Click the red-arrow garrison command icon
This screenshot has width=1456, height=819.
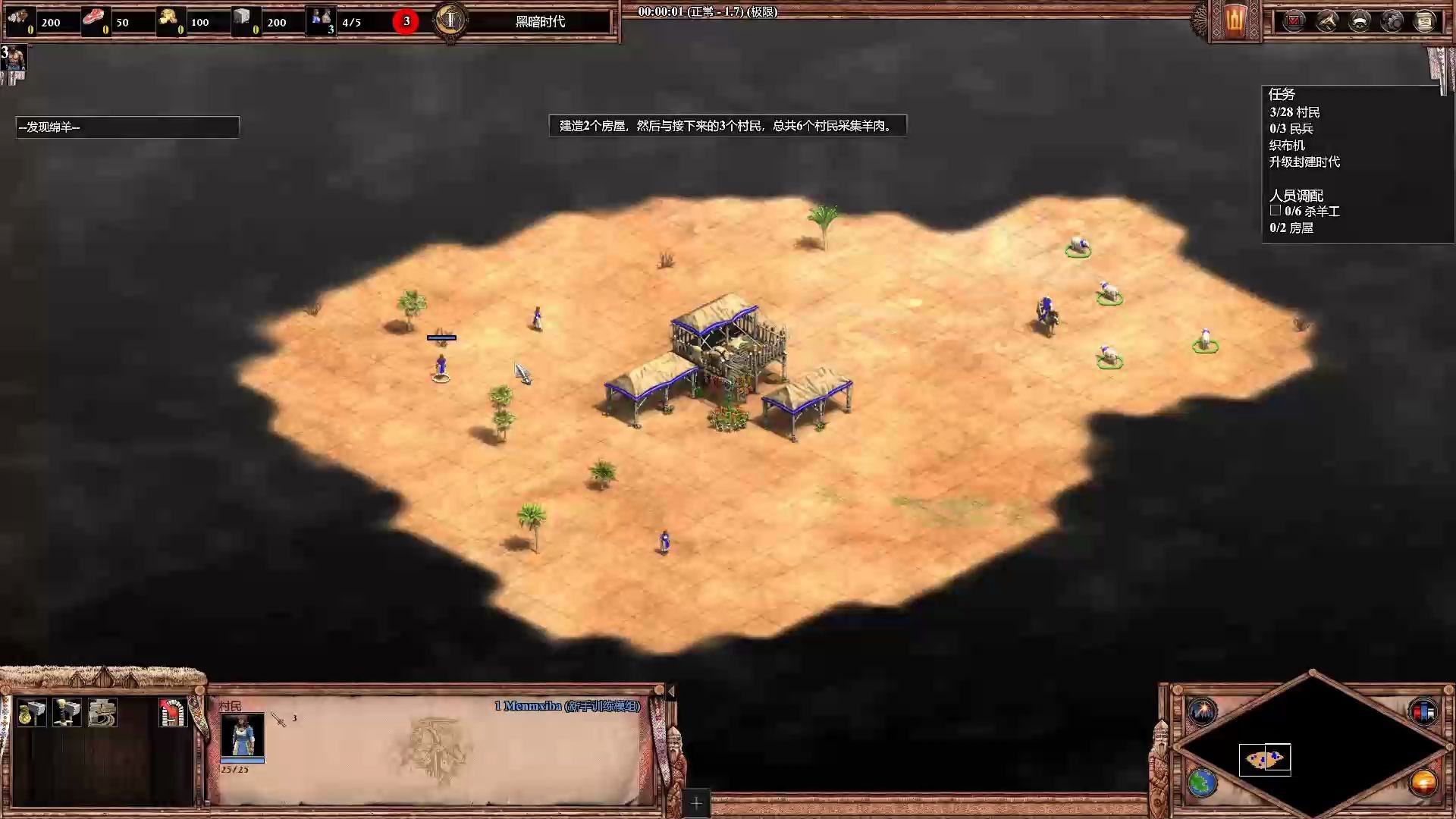(x=172, y=713)
